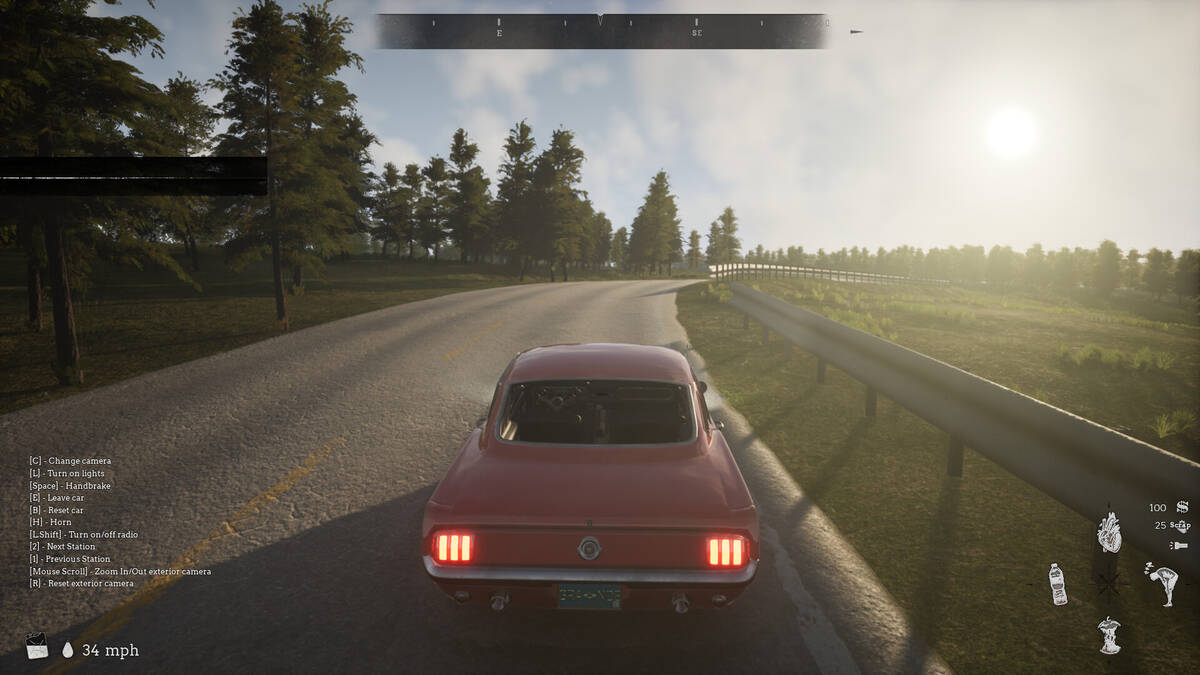This screenshot has width=1200, height=675.
Task: Click the water bottle thirst icon
Action: click(1057, 584)
